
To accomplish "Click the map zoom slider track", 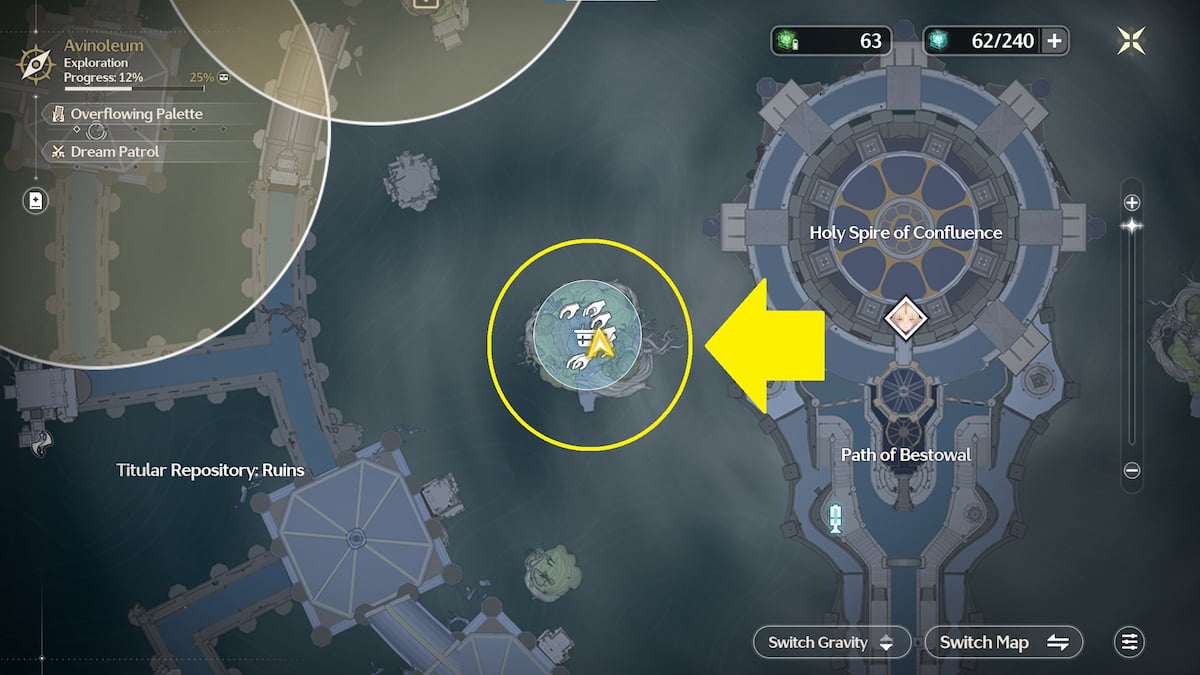I will 1132,340.
